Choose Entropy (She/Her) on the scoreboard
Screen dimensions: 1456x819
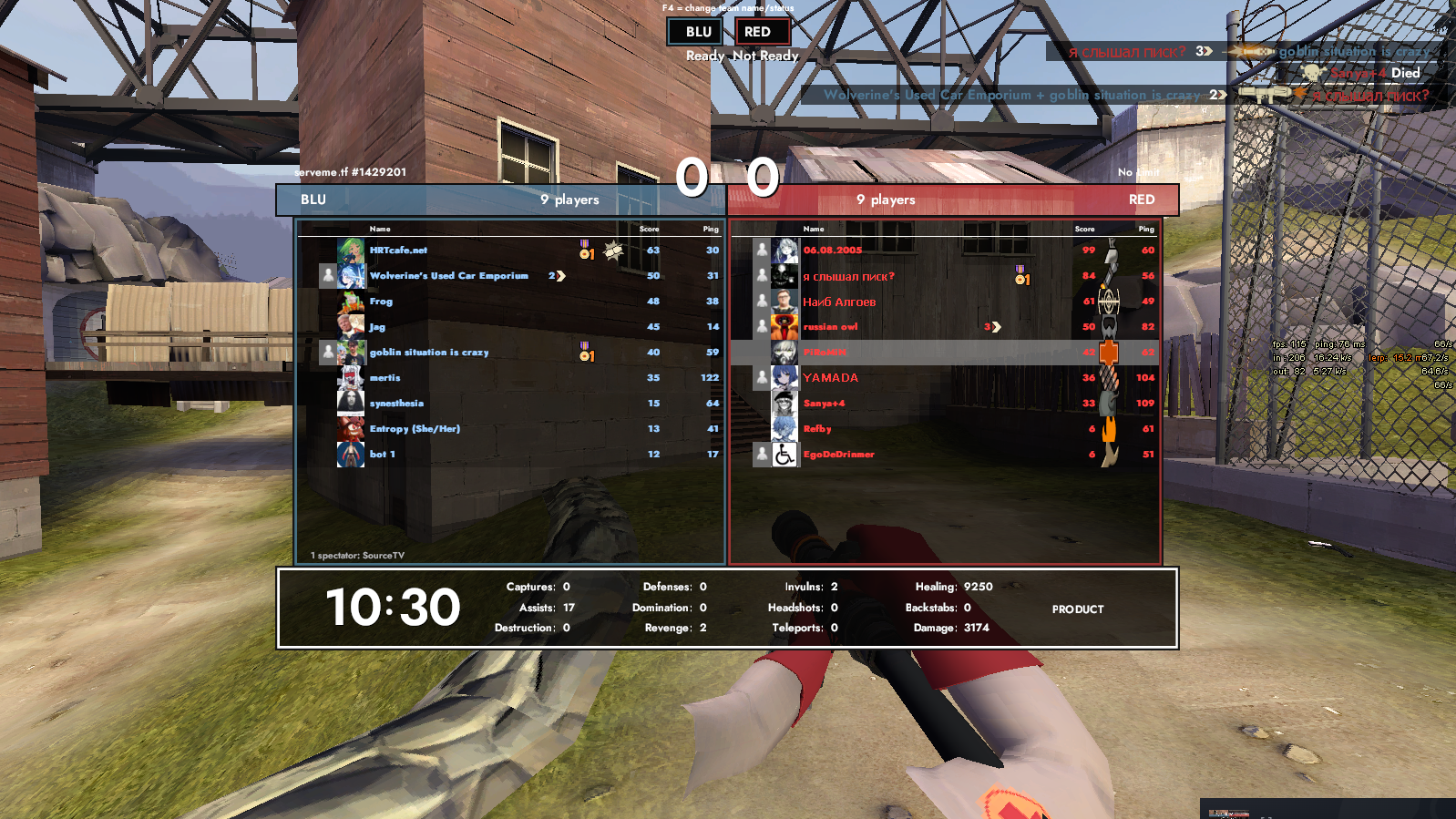point(415,429)
